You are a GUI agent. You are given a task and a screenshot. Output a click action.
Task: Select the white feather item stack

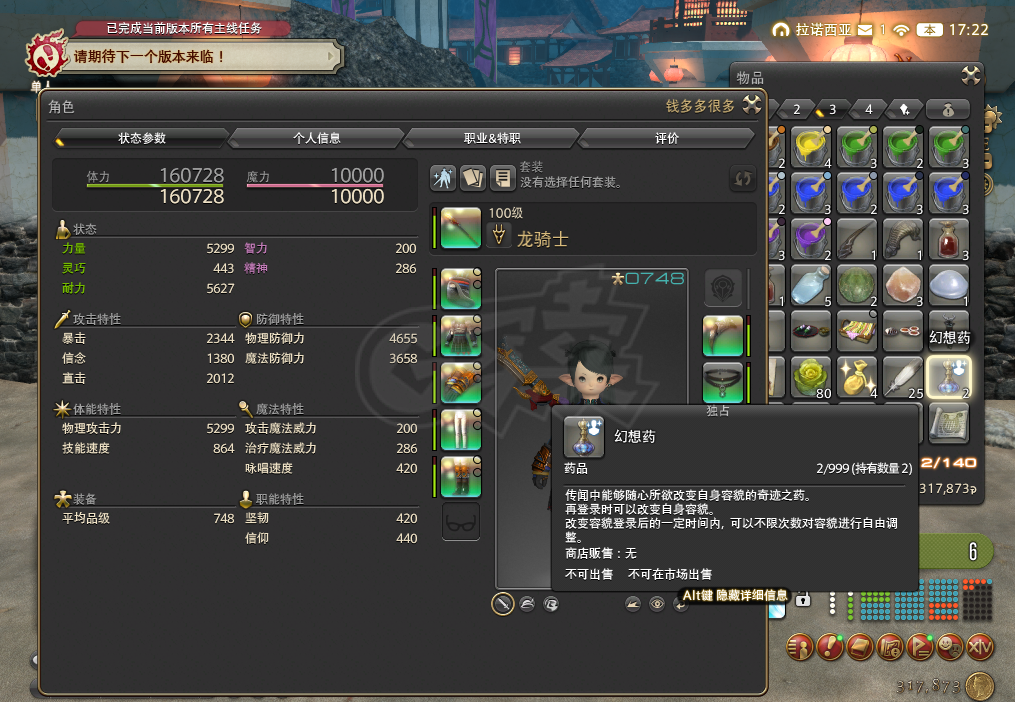click(x=901, y=377)
